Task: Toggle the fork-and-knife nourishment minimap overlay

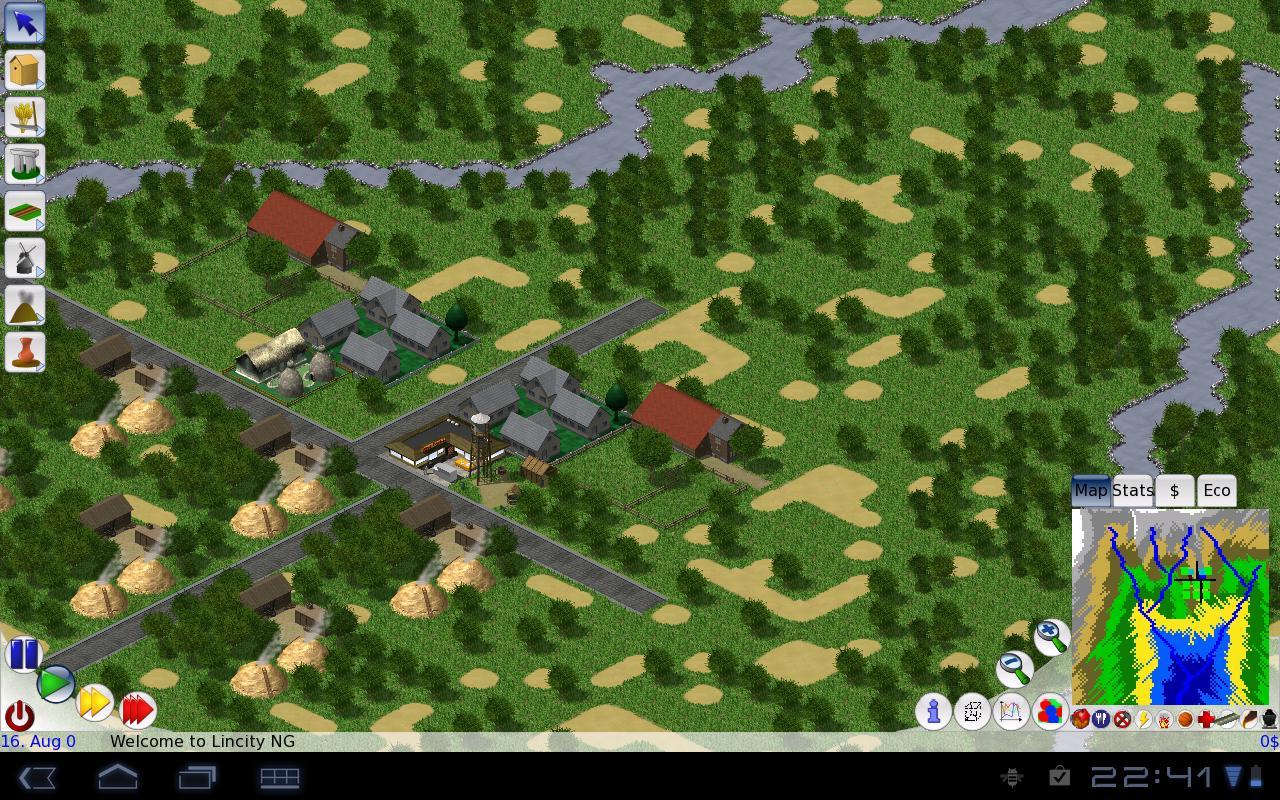Action: click(1100, 720)
